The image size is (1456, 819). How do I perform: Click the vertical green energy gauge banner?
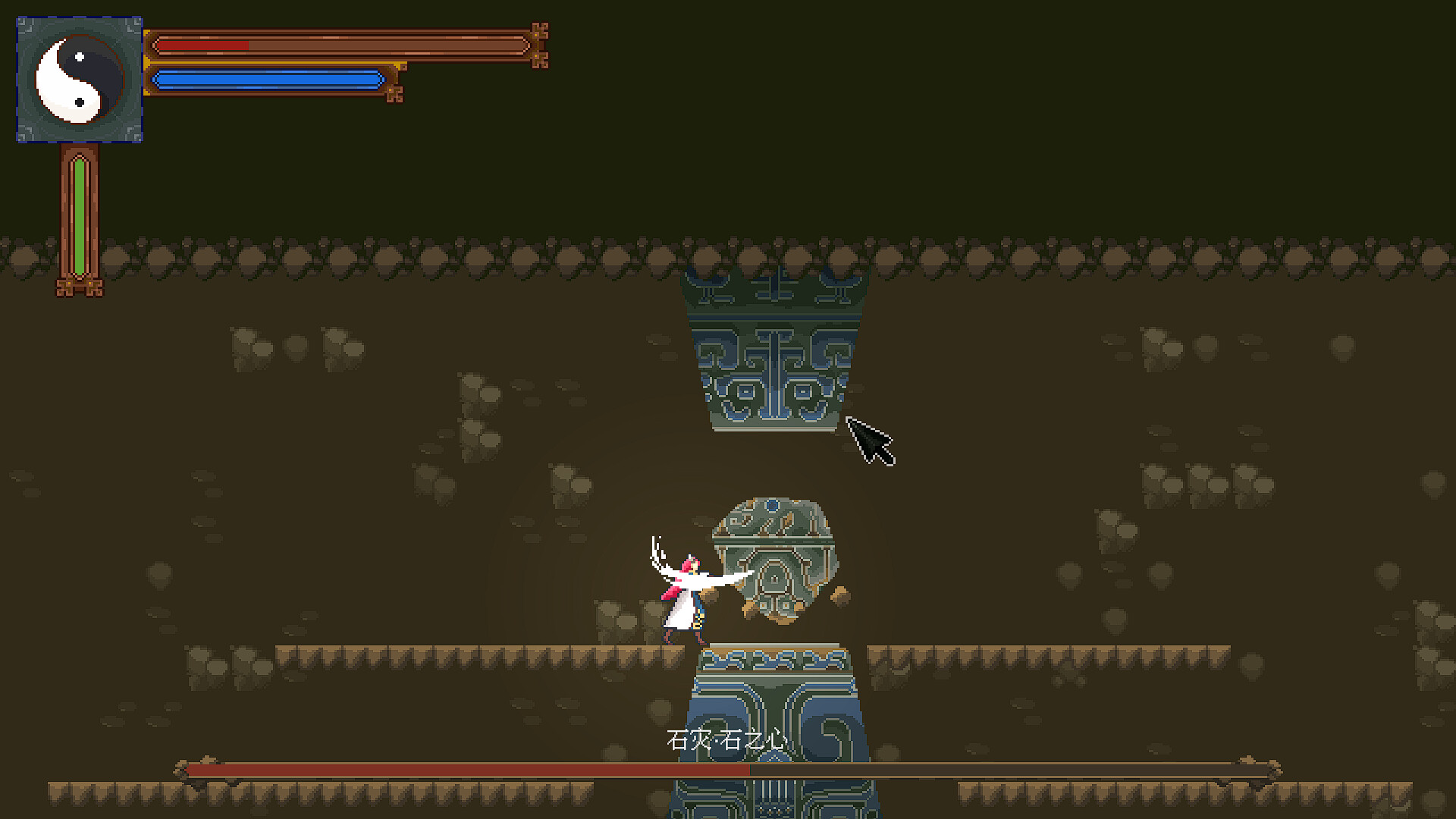coord(78,212)
